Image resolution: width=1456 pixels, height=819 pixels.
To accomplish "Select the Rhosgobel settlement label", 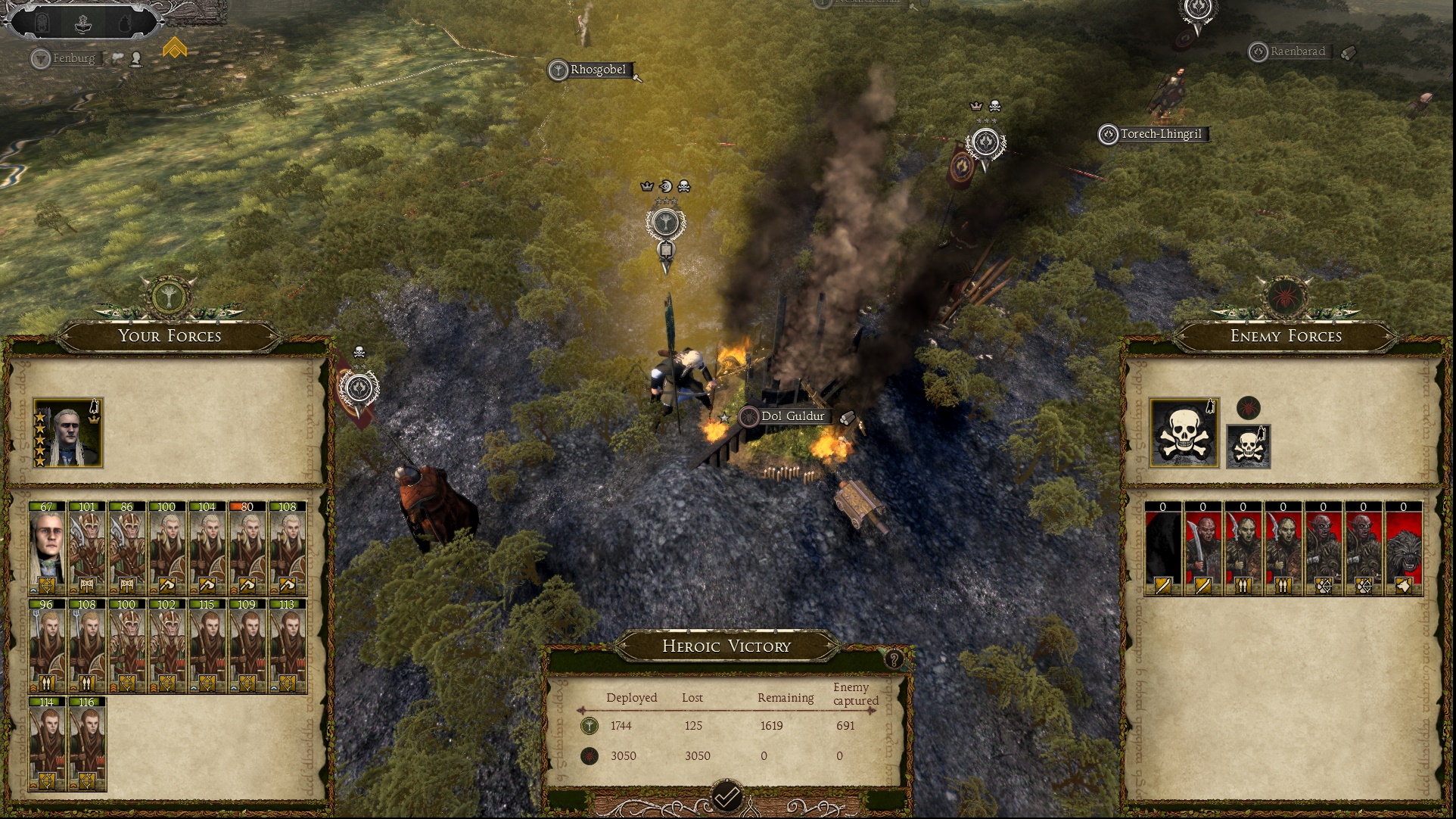I will [597, 70].
